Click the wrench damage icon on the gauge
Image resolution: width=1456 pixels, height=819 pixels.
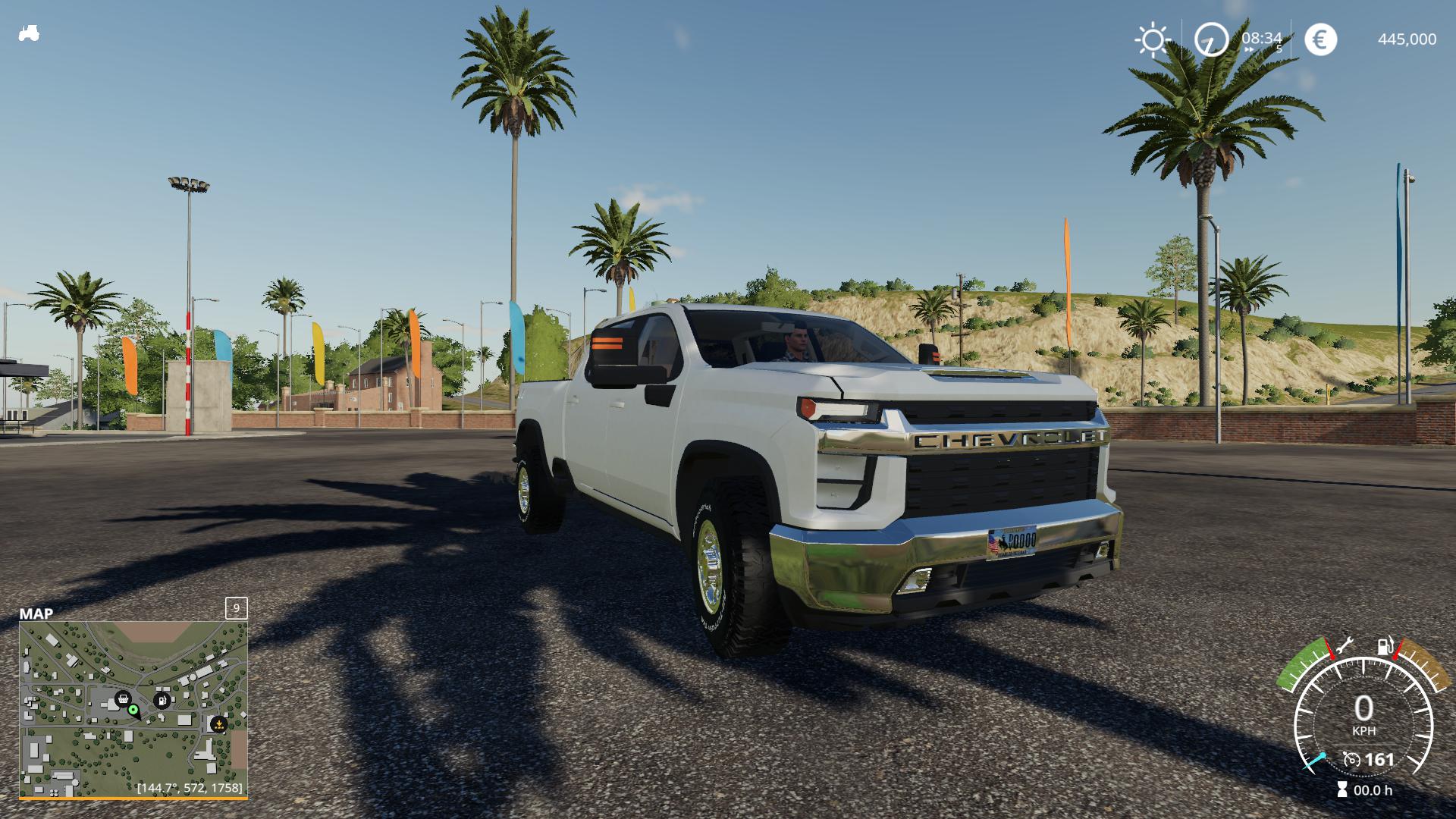(1343, 645)
